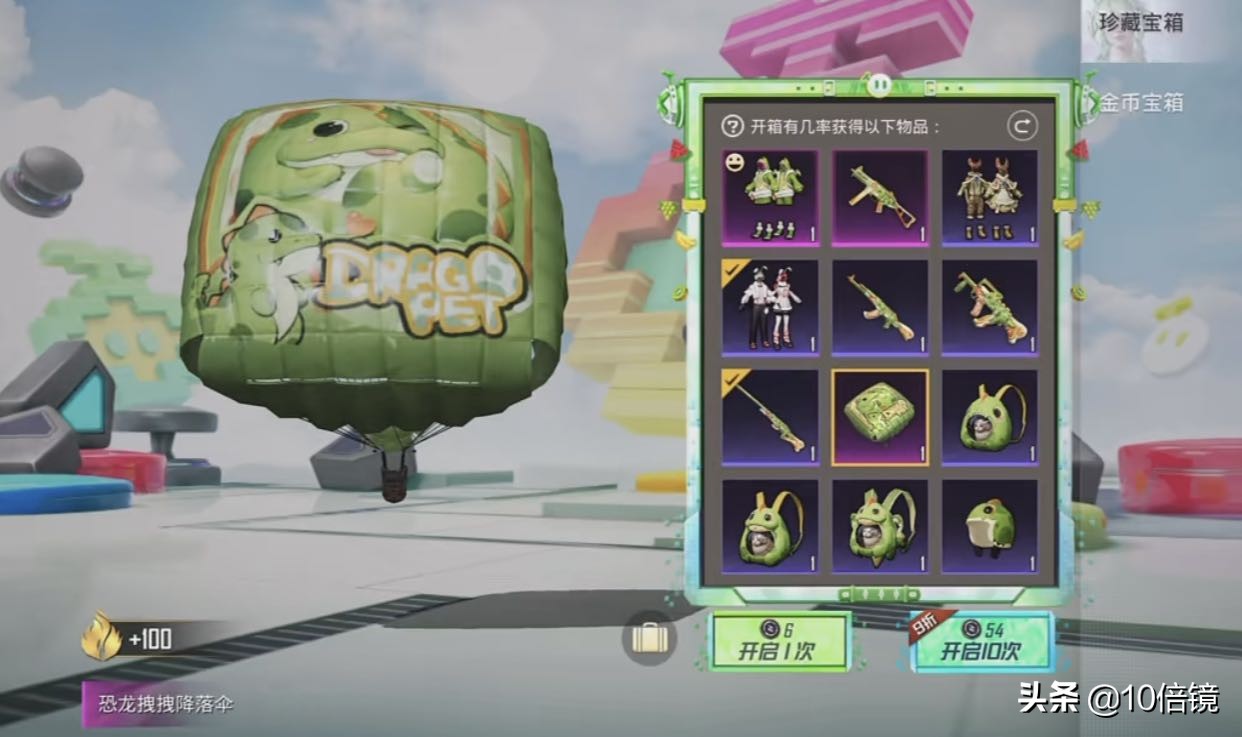Click the circular refresh arrow button

click(x=1021, y=126)
